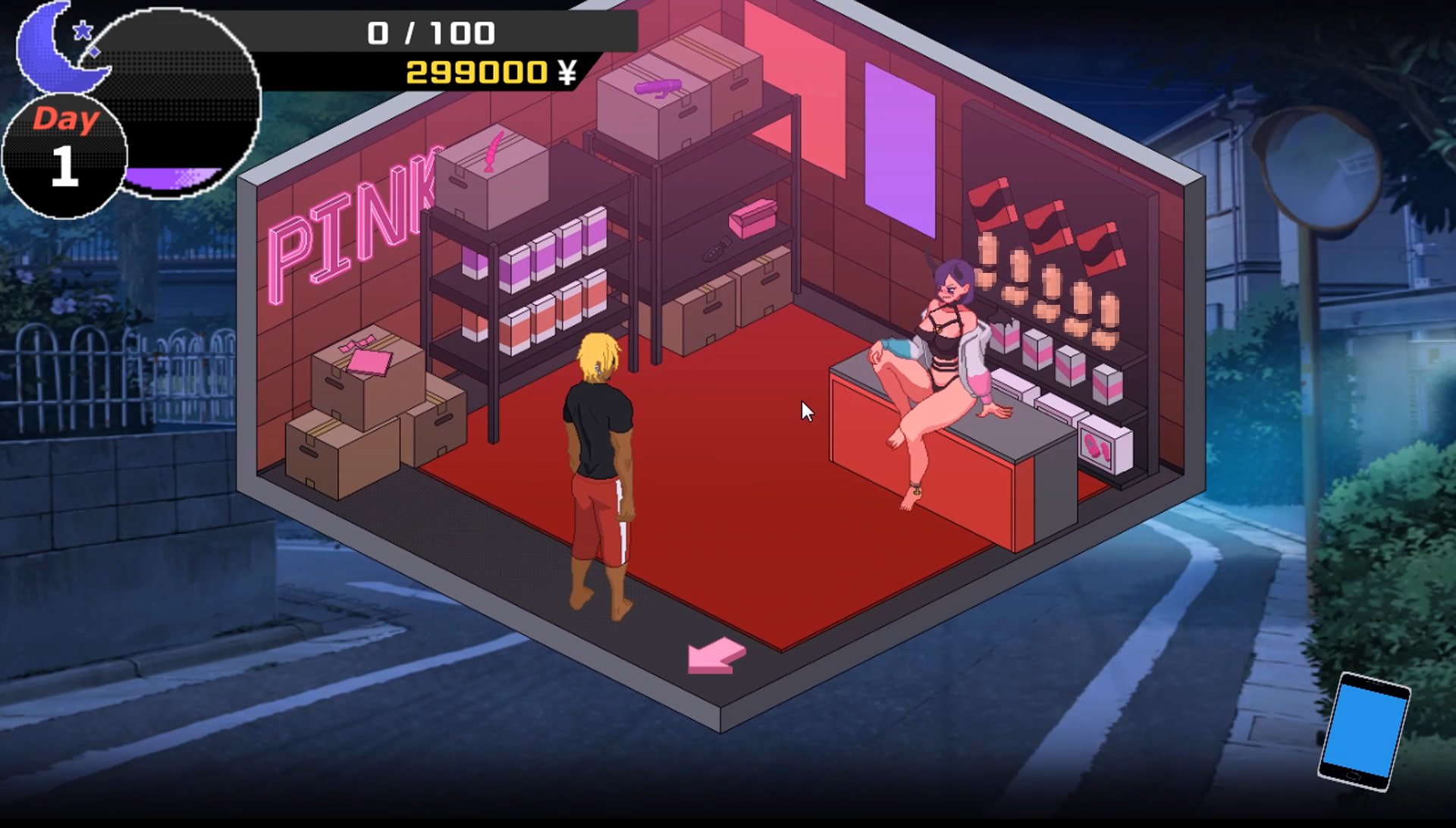Click the red pixelated wall display items

pyautogui.click(x=1046, y=227)
